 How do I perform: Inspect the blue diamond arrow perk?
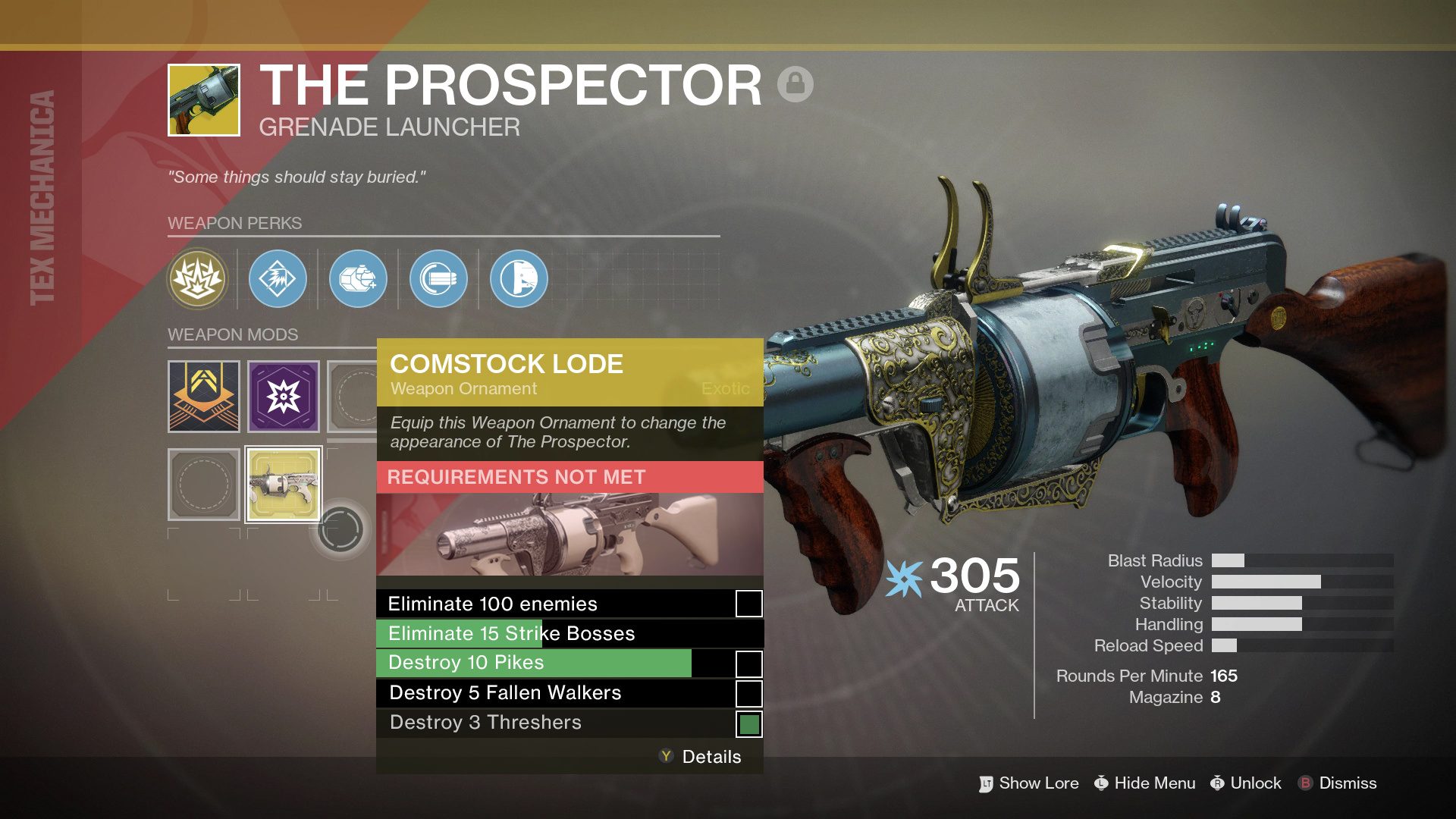click(x=278, y=279)
